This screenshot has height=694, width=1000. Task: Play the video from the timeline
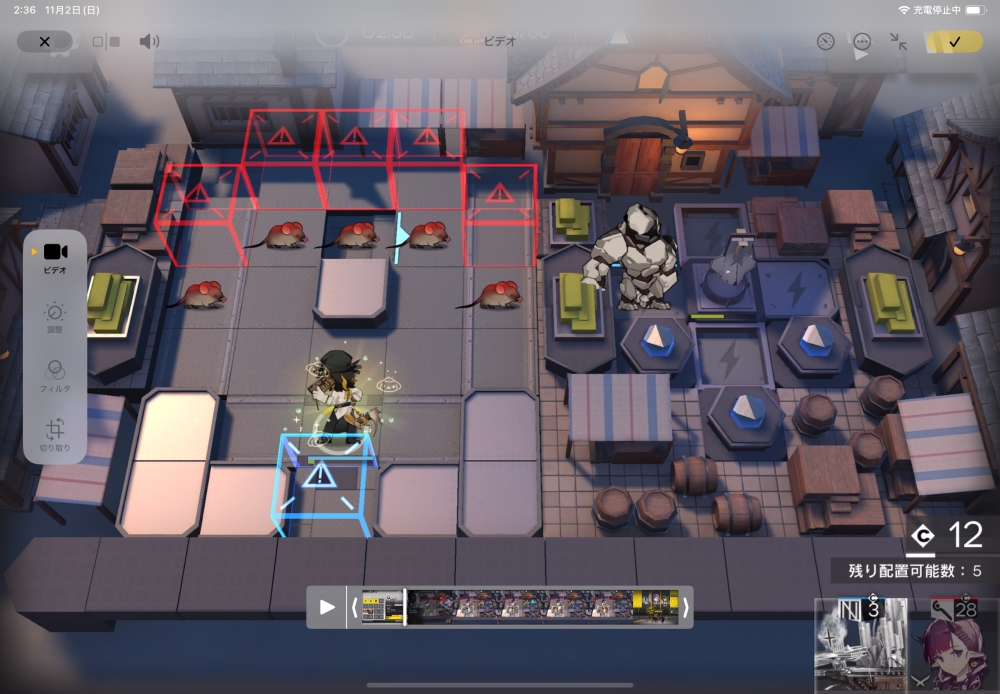(x=327, y=607)
